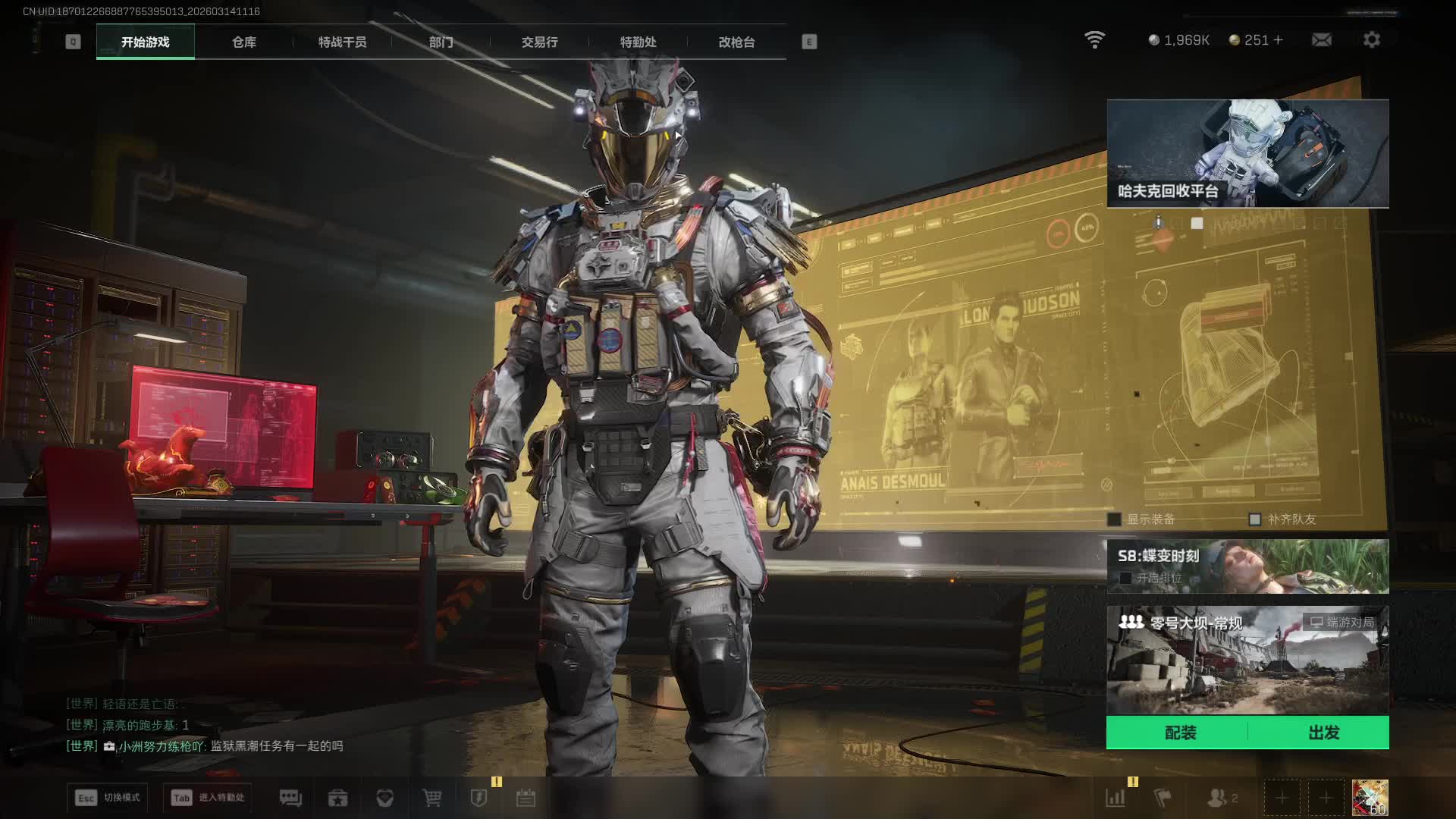Screen dimensions: 1456x819
Task: Go to the 交易行 tab
Action: coord(539,42)
